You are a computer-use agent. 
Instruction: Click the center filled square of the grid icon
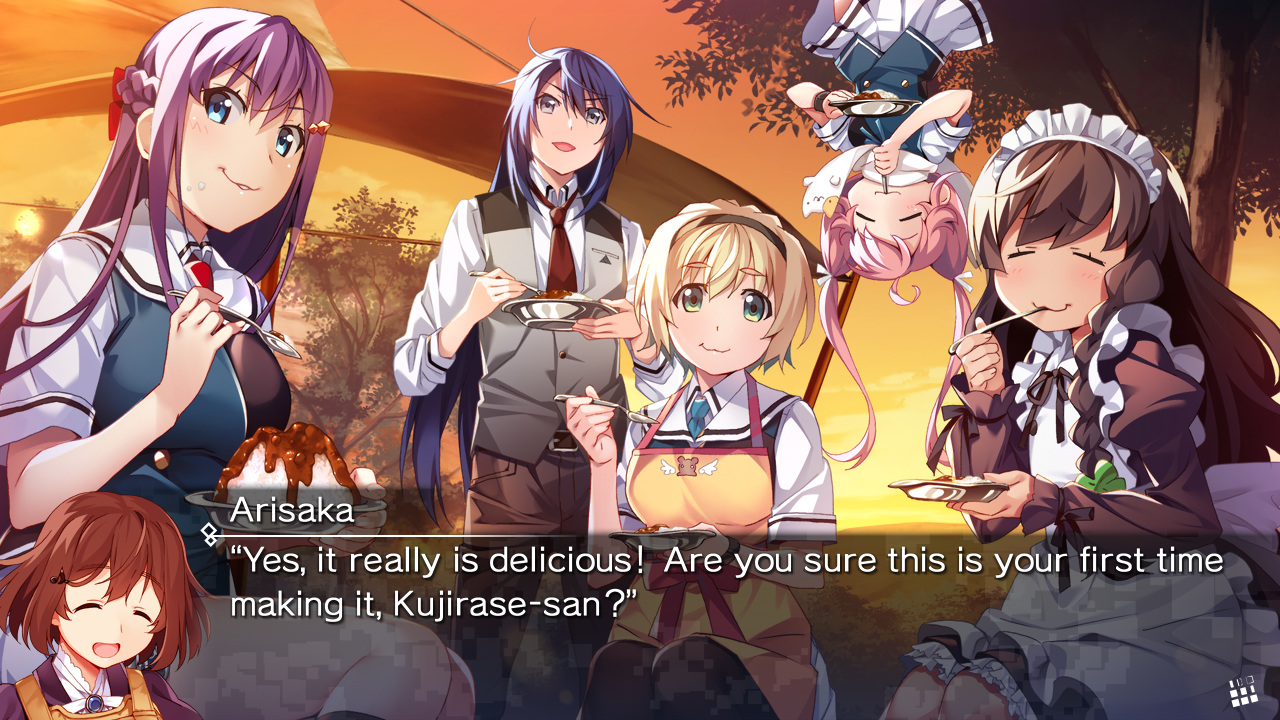(1243, 691)
